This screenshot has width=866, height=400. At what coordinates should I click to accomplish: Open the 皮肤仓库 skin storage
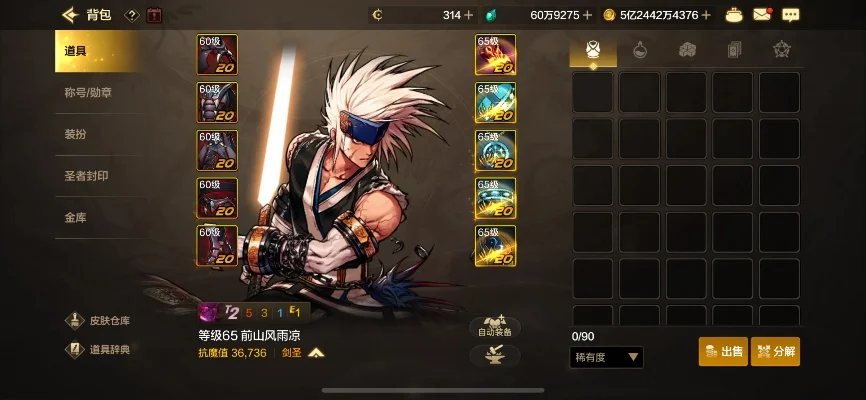click(98, 321)
